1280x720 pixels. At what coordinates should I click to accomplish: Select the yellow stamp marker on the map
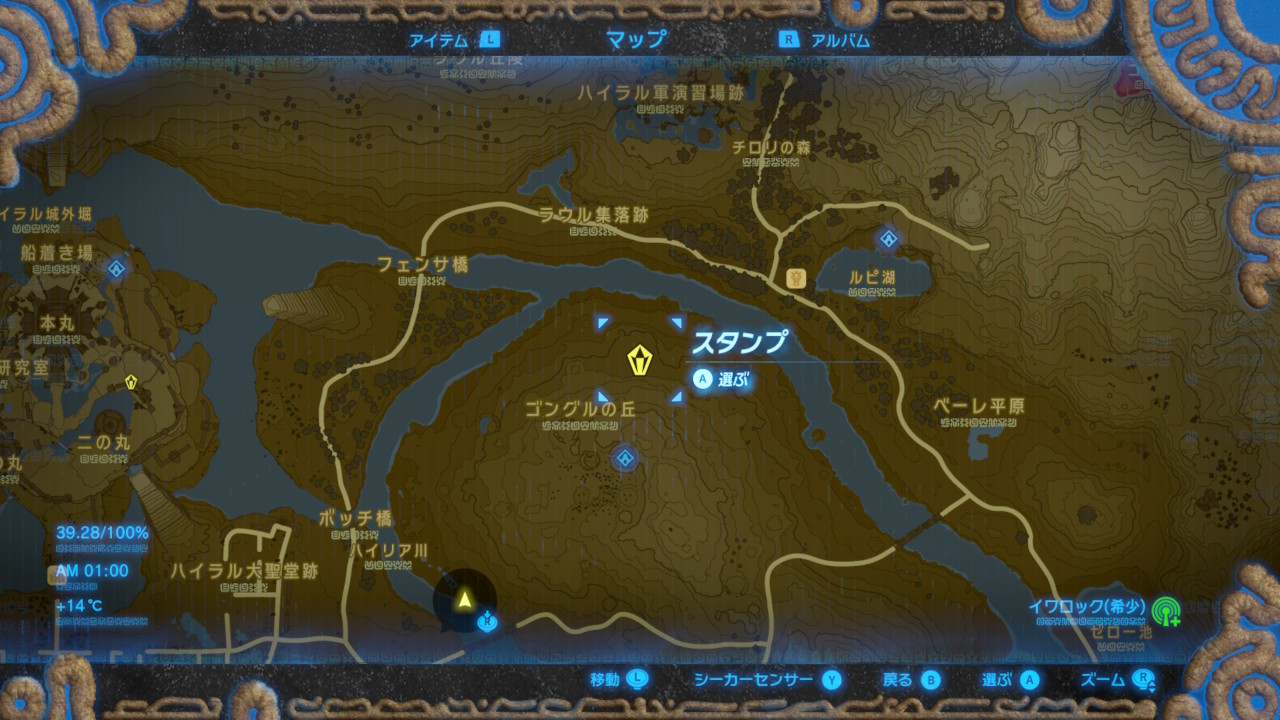tap(641, 357)
